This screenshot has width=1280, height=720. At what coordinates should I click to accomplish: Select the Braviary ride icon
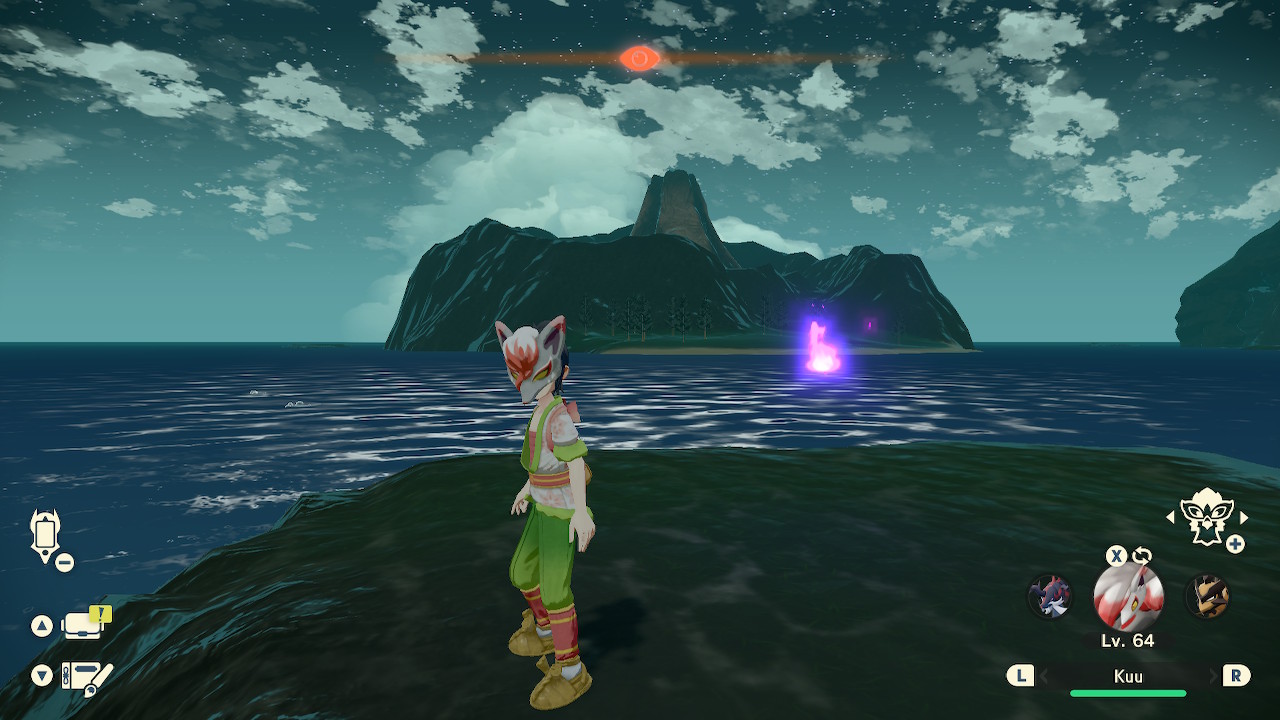(x=1205, y=516)
